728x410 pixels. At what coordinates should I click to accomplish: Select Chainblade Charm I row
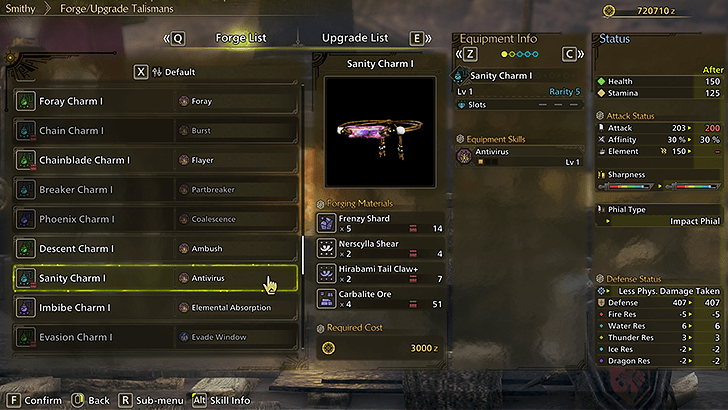[x=155, y=160]
